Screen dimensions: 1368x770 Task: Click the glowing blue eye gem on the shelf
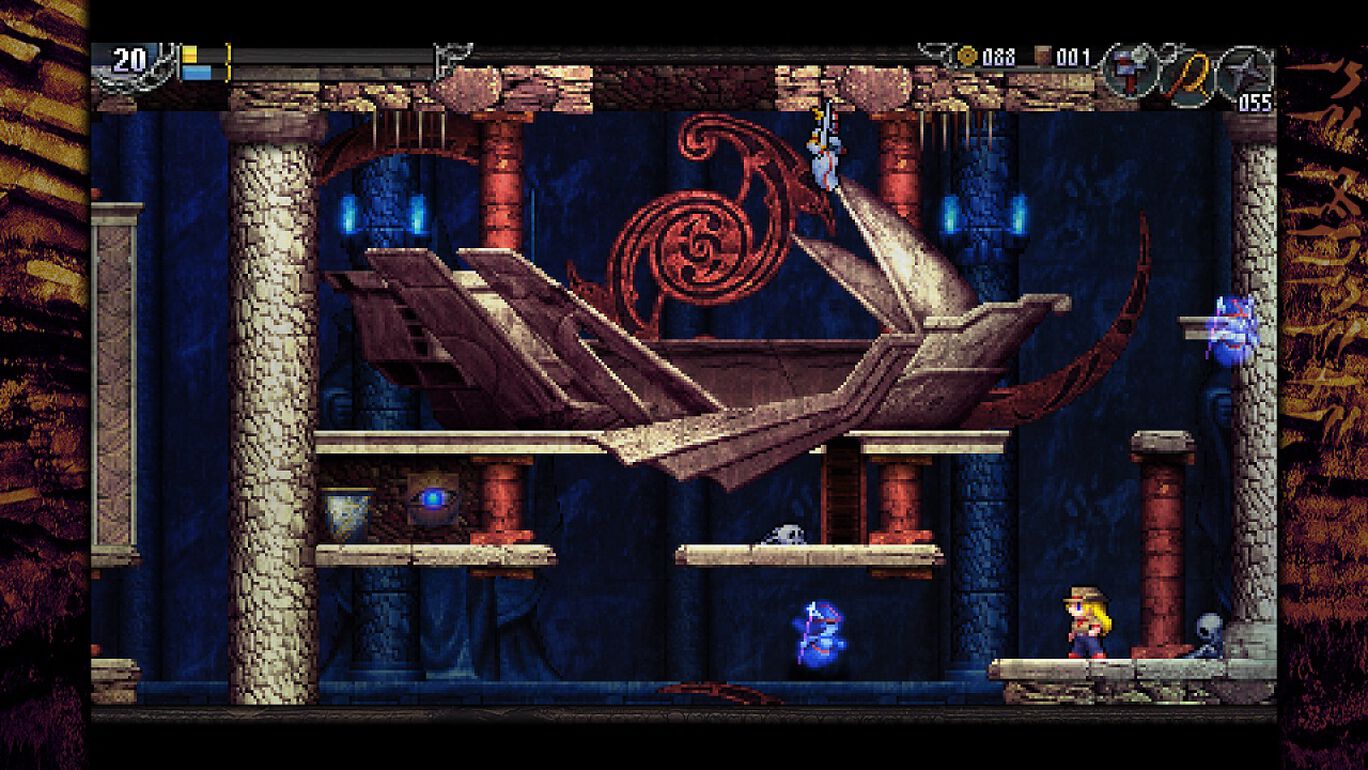click(431, 501)
